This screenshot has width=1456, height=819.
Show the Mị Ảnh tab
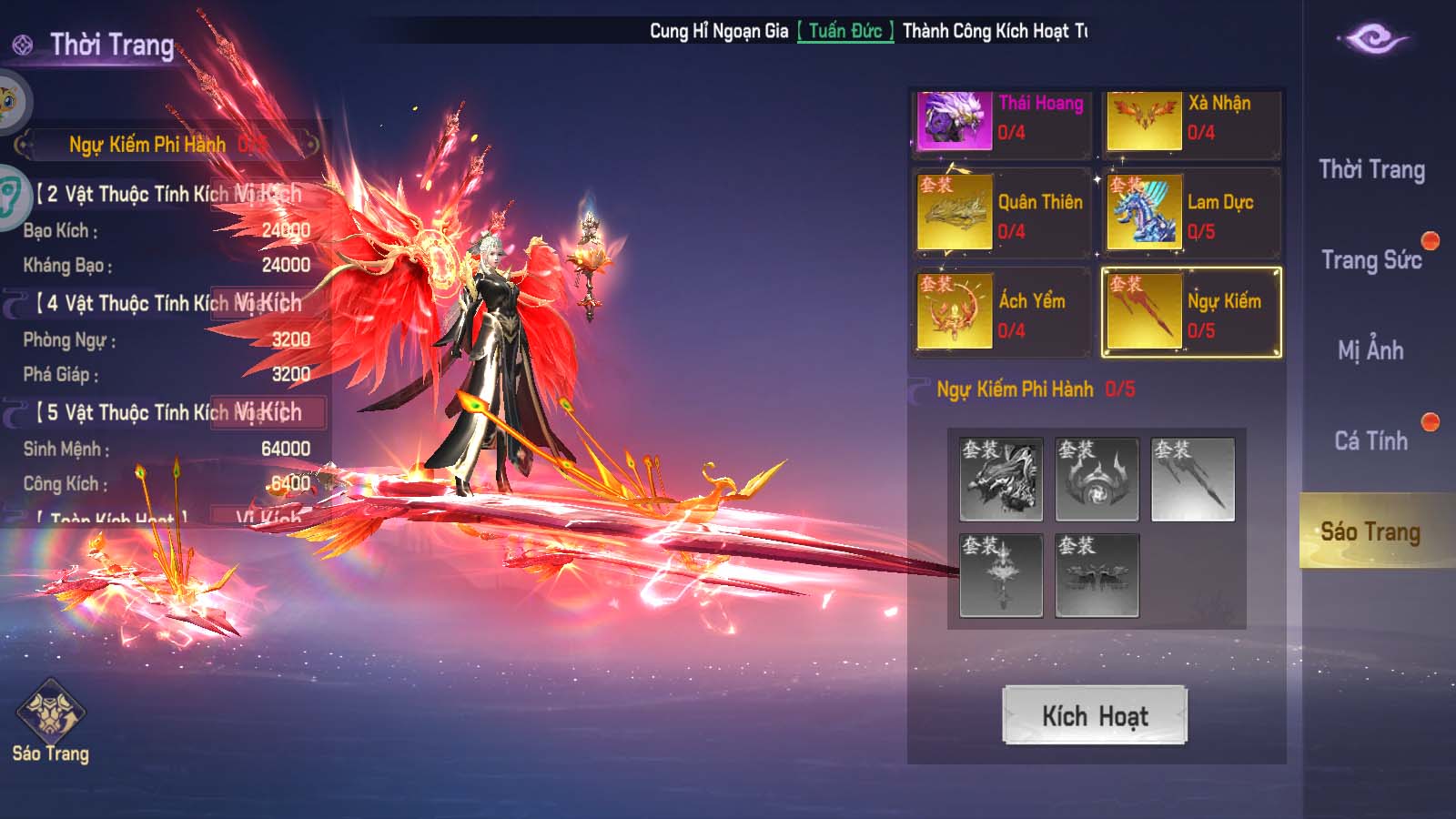click(x=1370, y=350)
